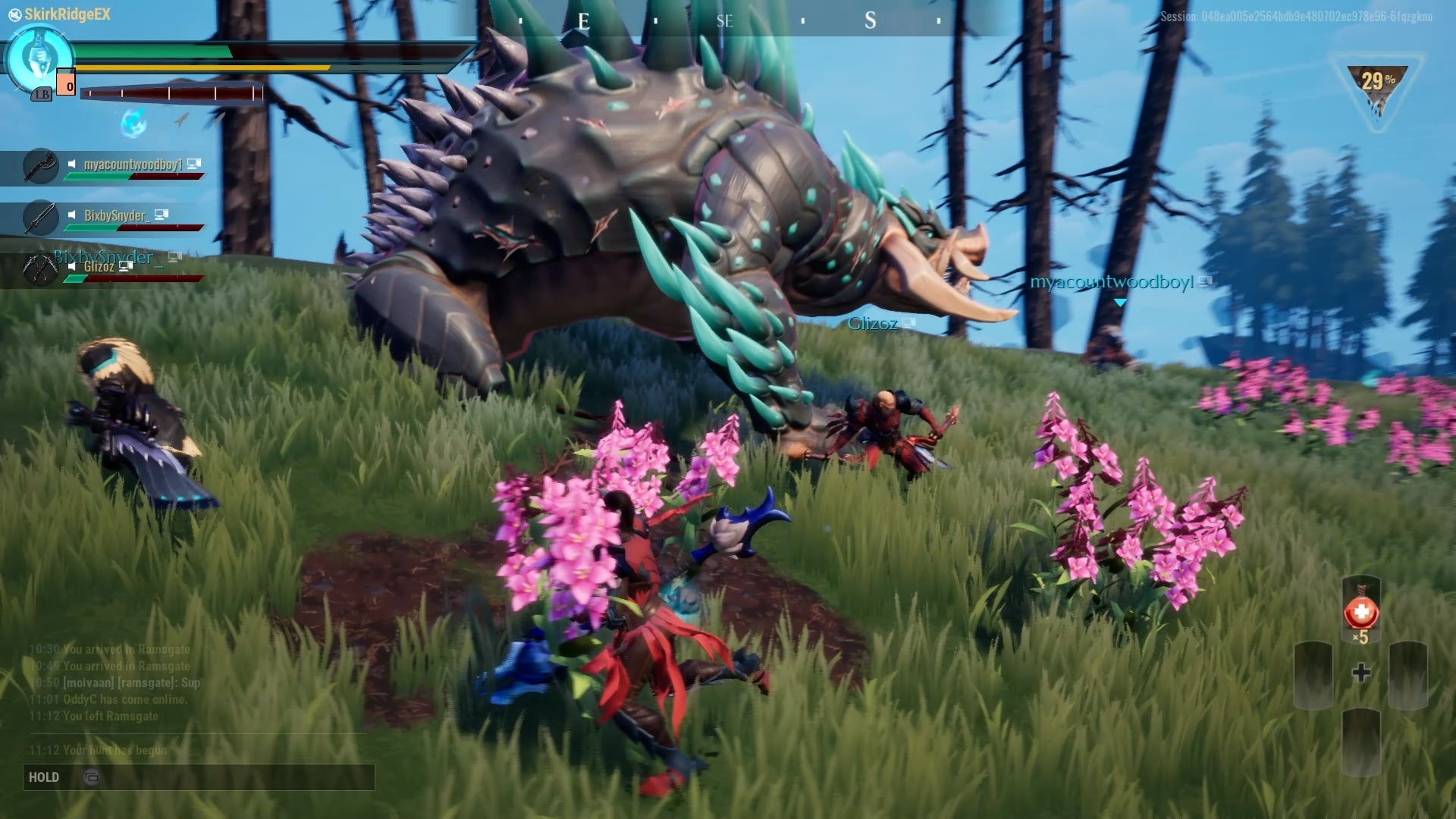The image size is (1456, 819).
Task: Select the S marker on the compass
Action: tap(869, 20)
